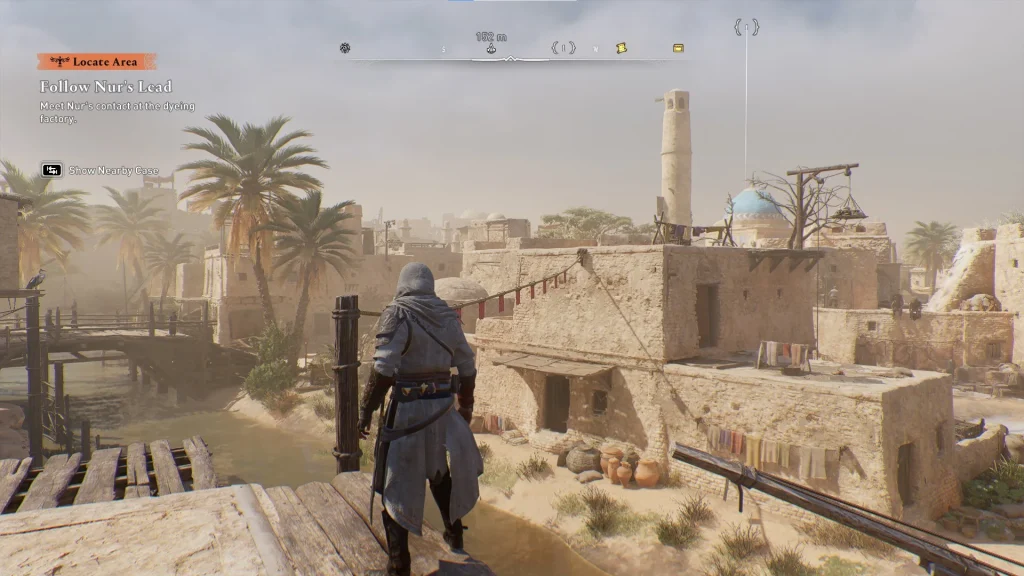Select the yellow scroll icon on the compass
Image resolution: width=1024 pixels, height=576 pixels.
[621, 48]
